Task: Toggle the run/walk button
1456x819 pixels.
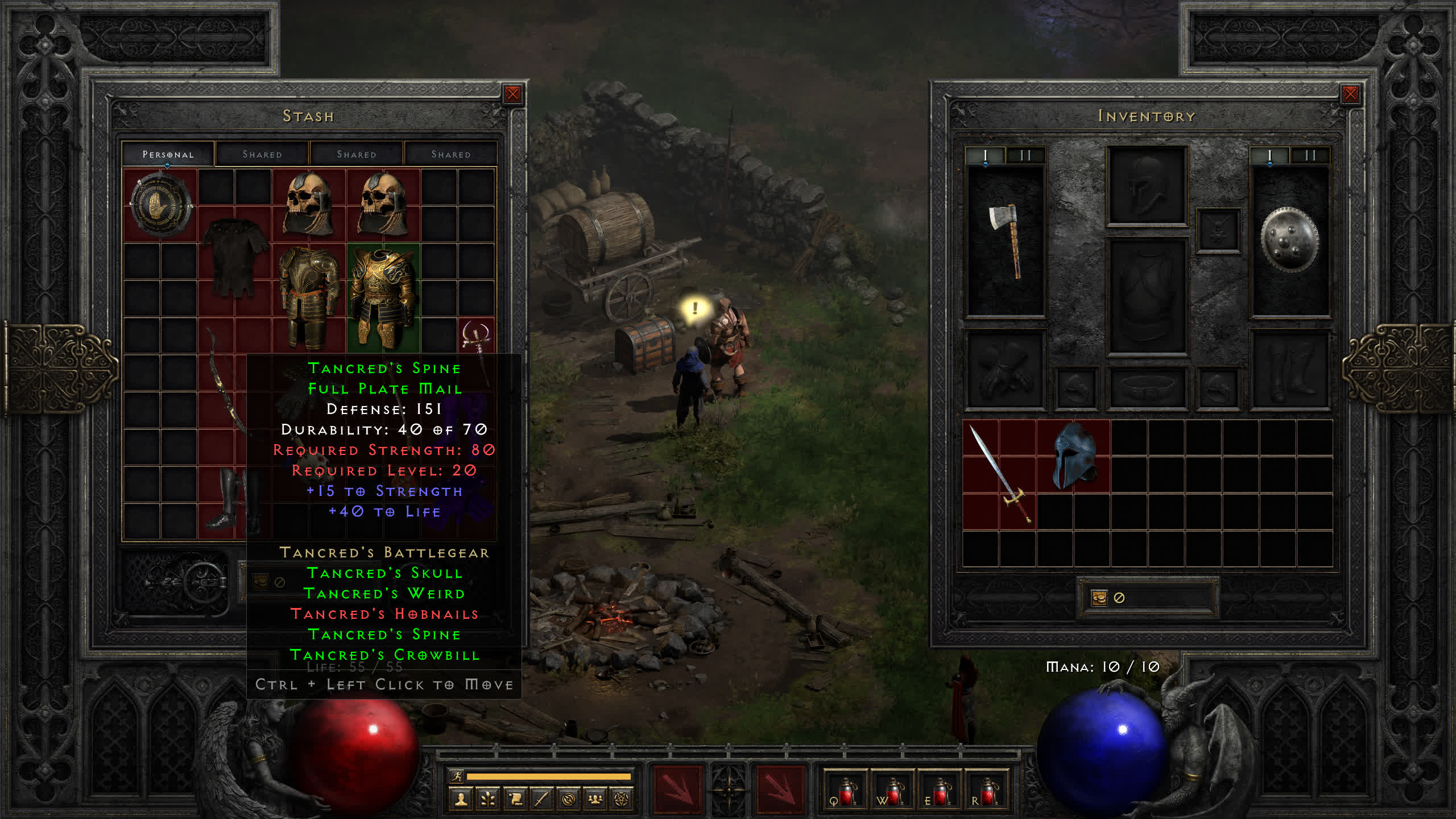Action: [457, 776]
